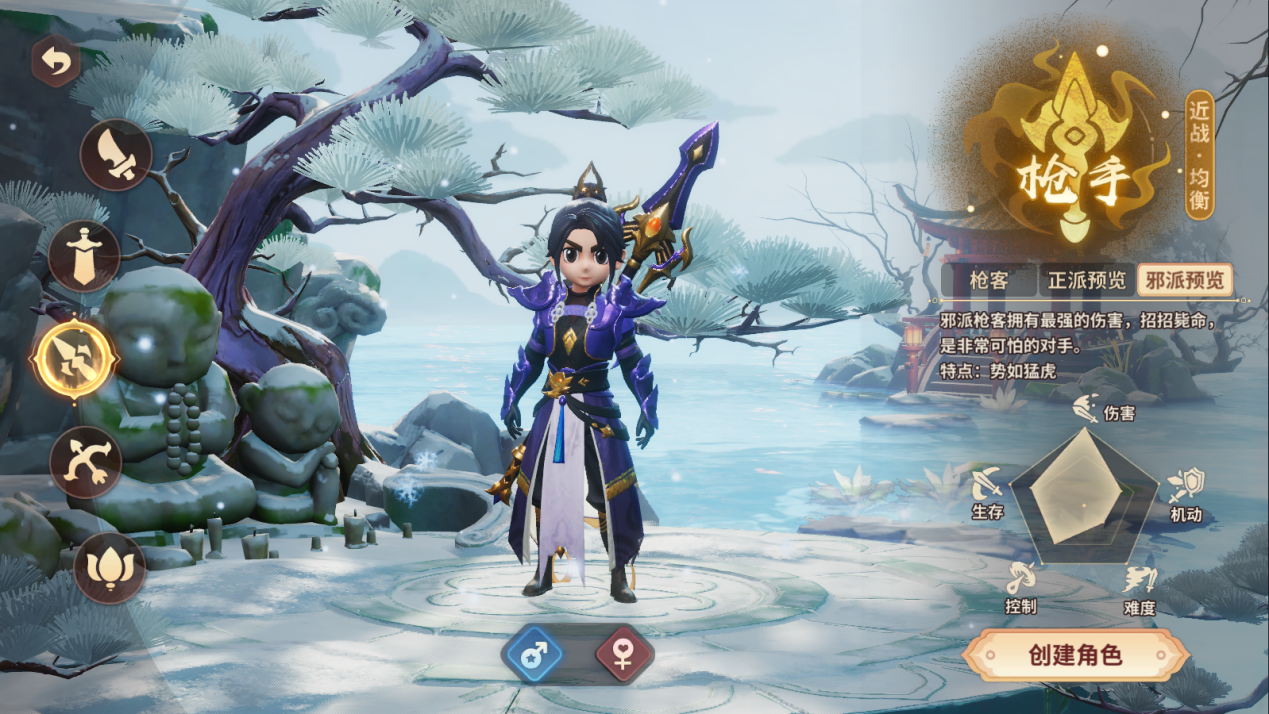Screen dimensions: 1269x714
Task: Choose the straight sword class icon
Action: coord(84,257)
